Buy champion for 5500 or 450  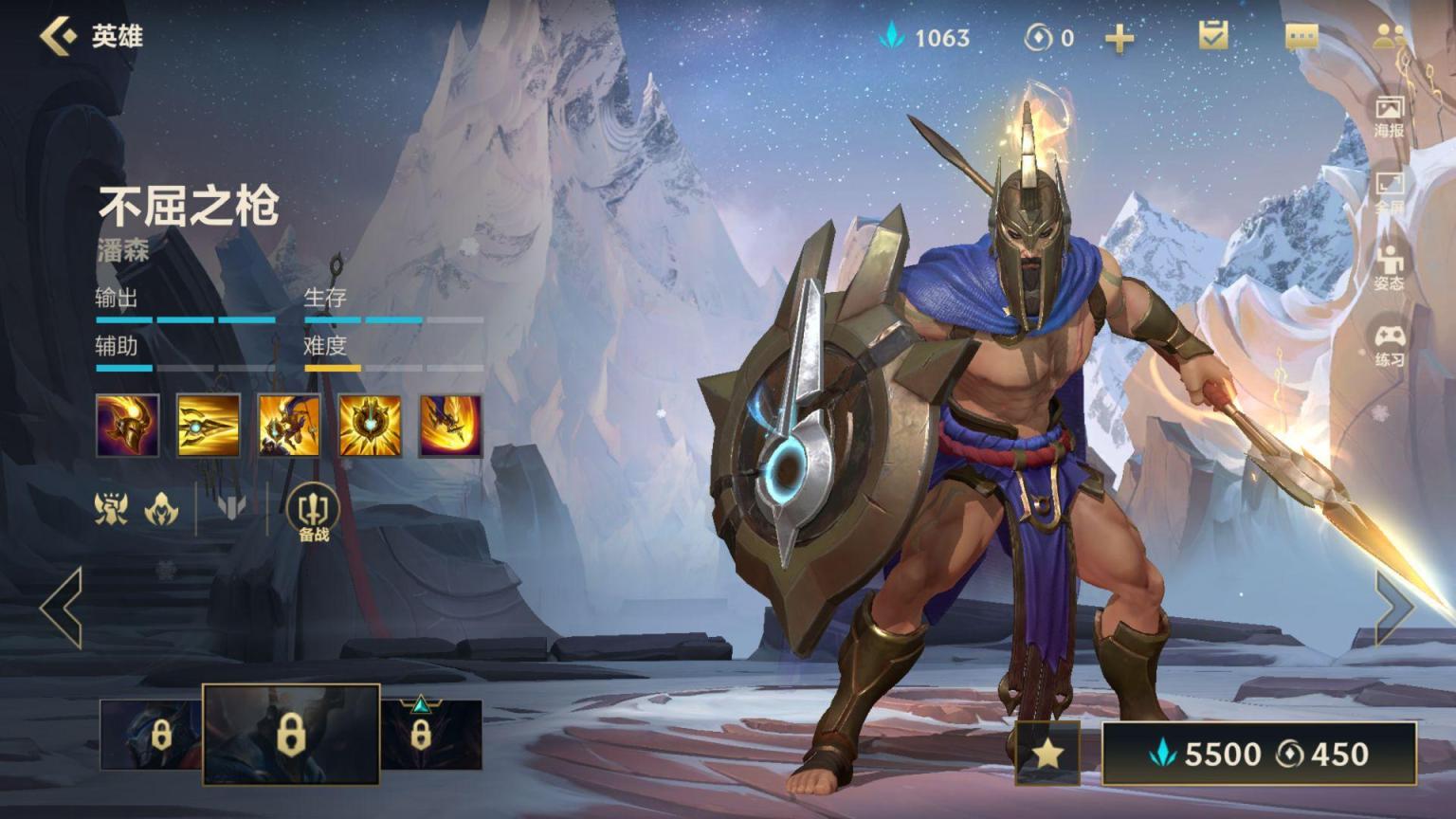point(1259,754)
